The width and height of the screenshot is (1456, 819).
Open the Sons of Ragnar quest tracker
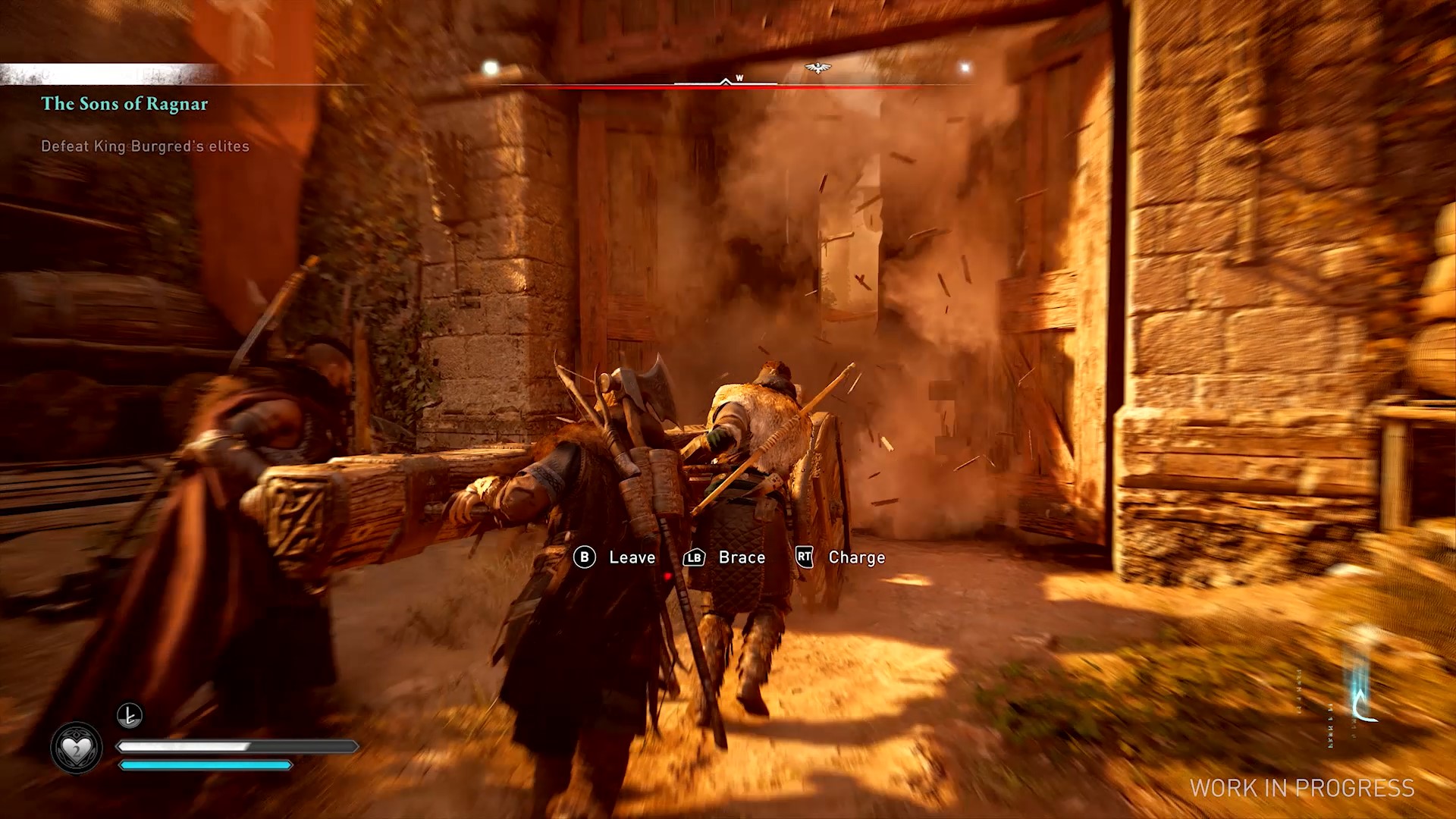124,104
